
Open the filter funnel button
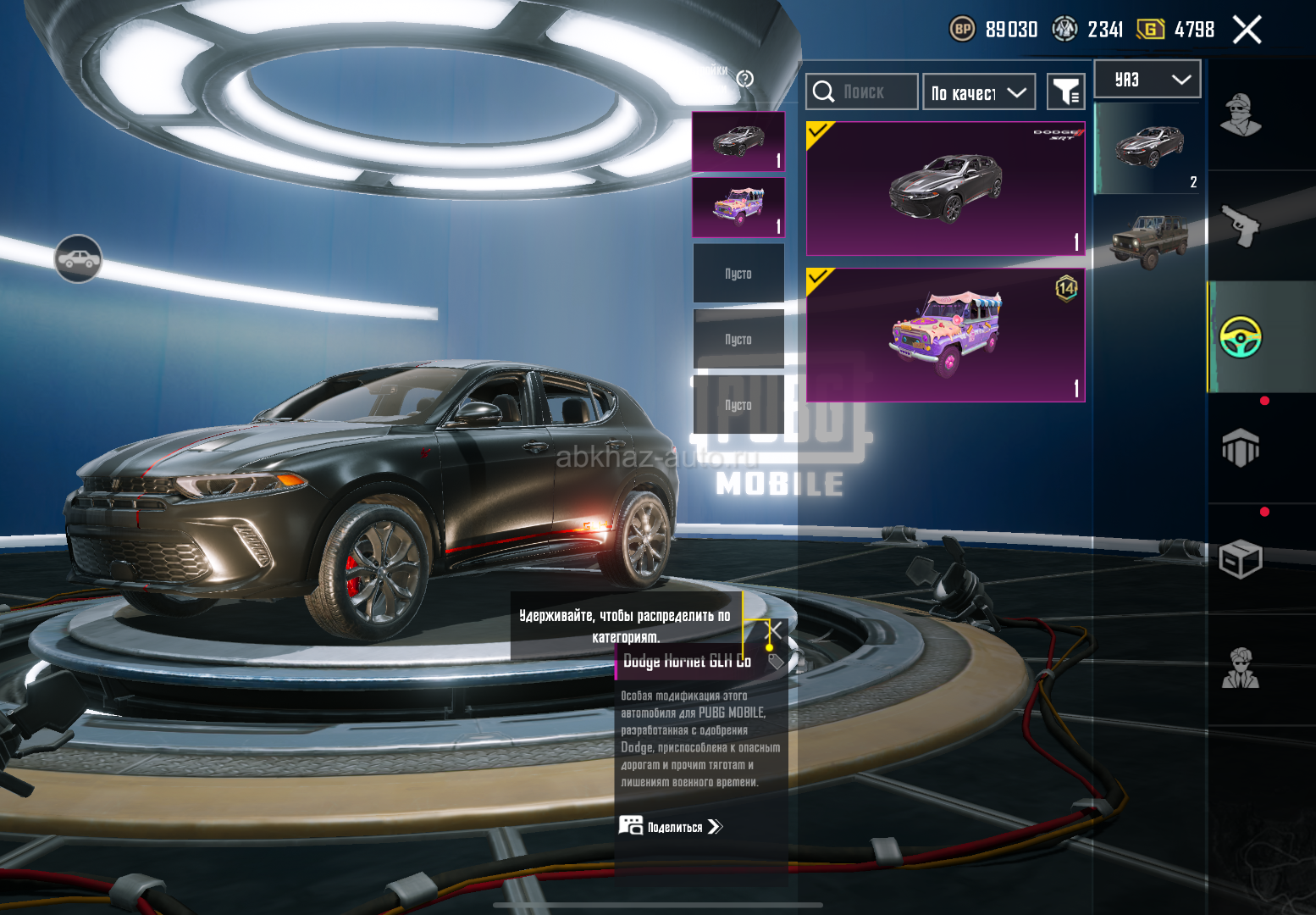1065,91
